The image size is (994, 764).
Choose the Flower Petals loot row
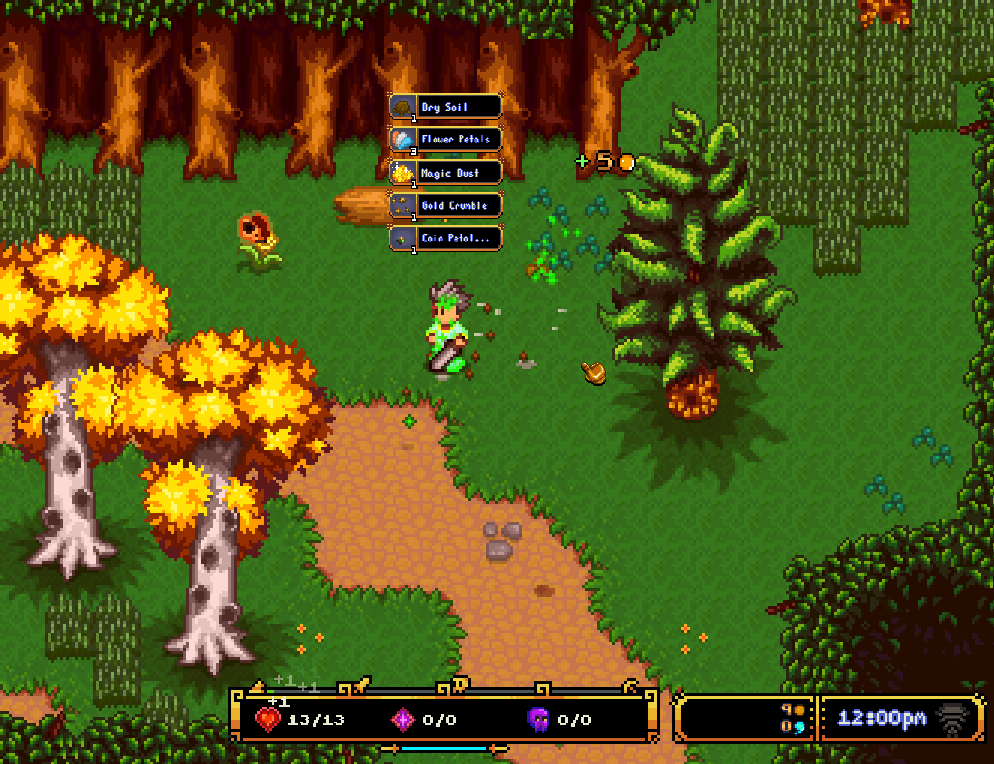tap(445, 140)
